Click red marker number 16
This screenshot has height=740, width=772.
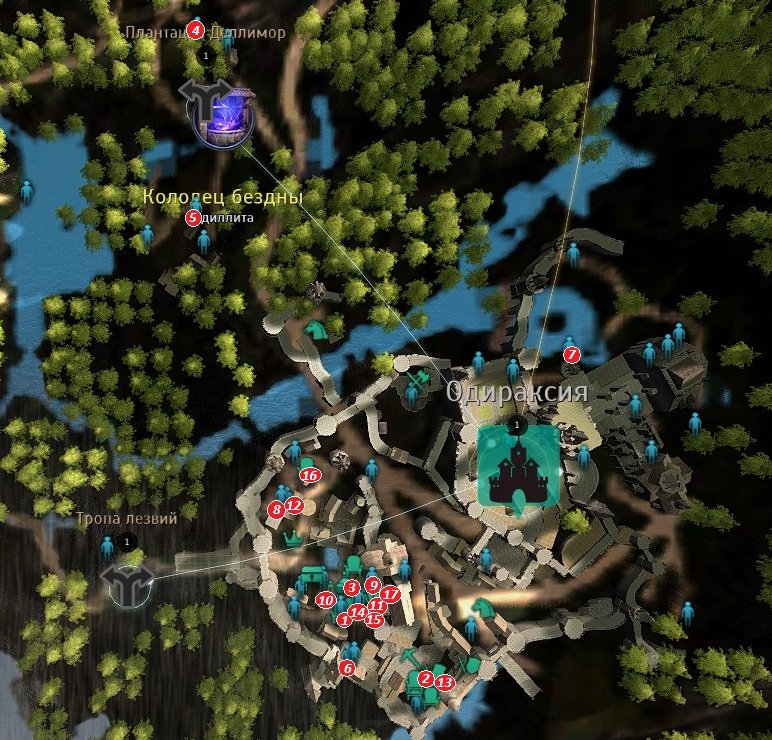pyautogui.click(x=310, y=475)
